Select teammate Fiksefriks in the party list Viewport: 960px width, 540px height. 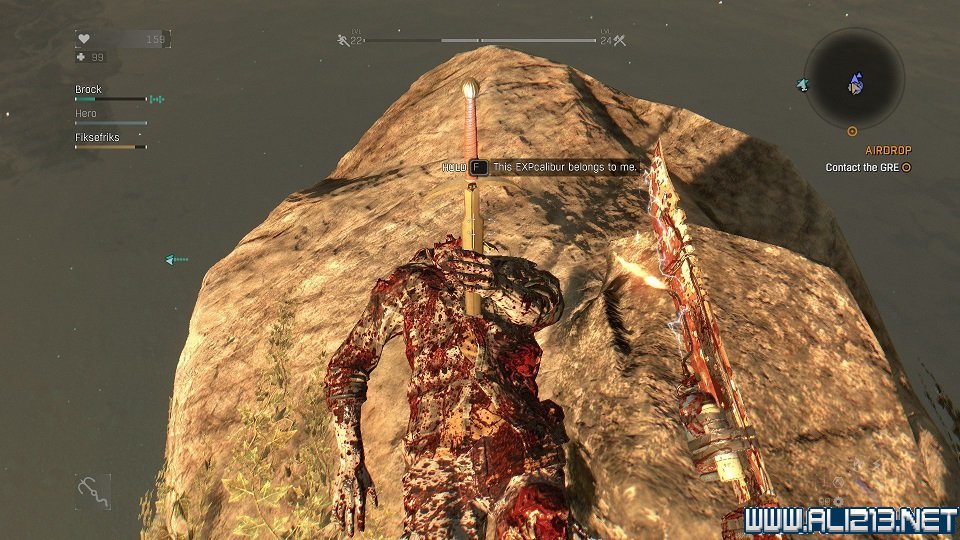click(97, 137)
